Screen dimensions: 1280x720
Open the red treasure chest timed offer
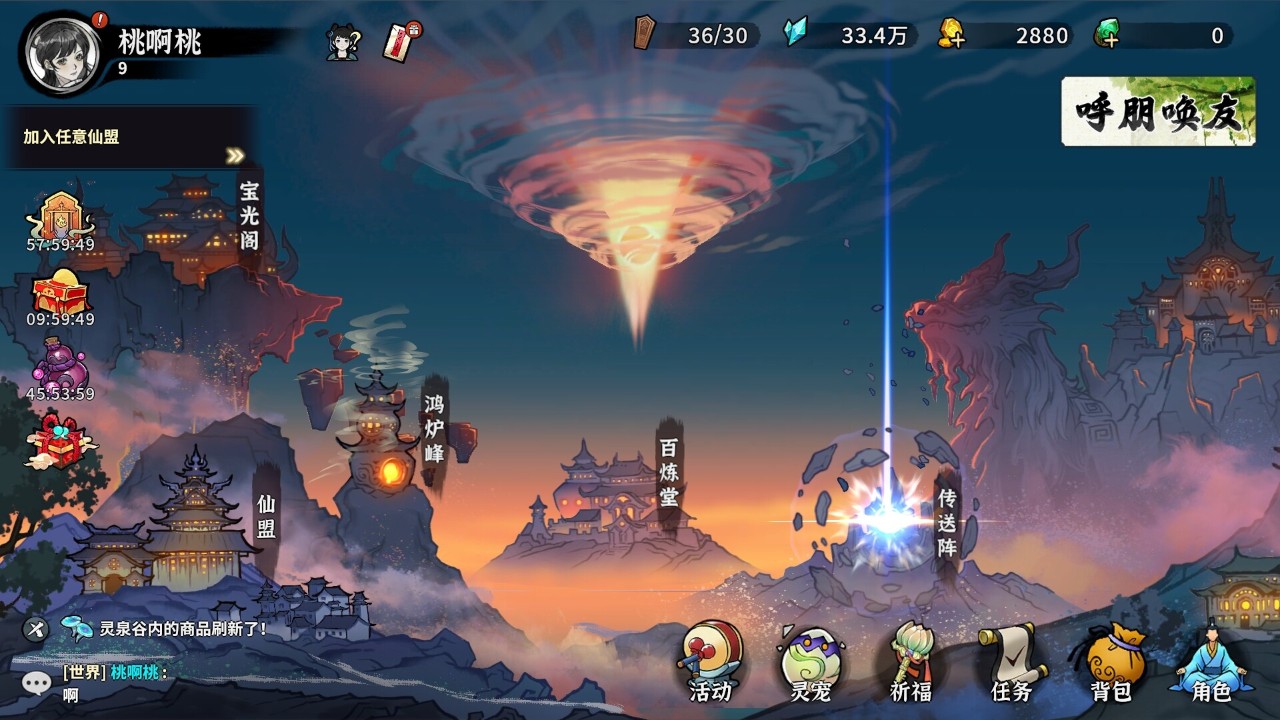click(x=60, y=297)
